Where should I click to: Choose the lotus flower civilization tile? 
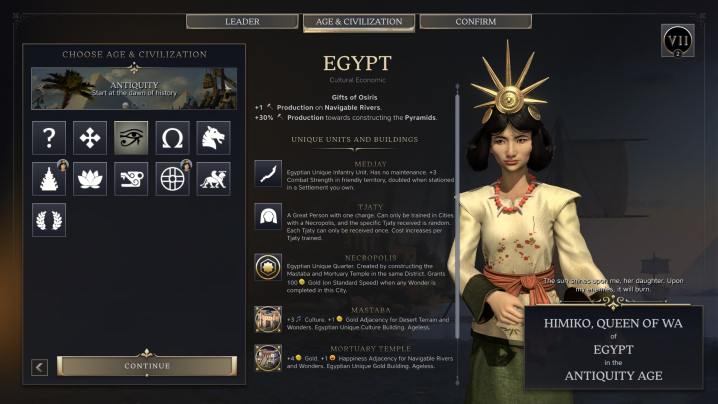click(x=91, y=178)
